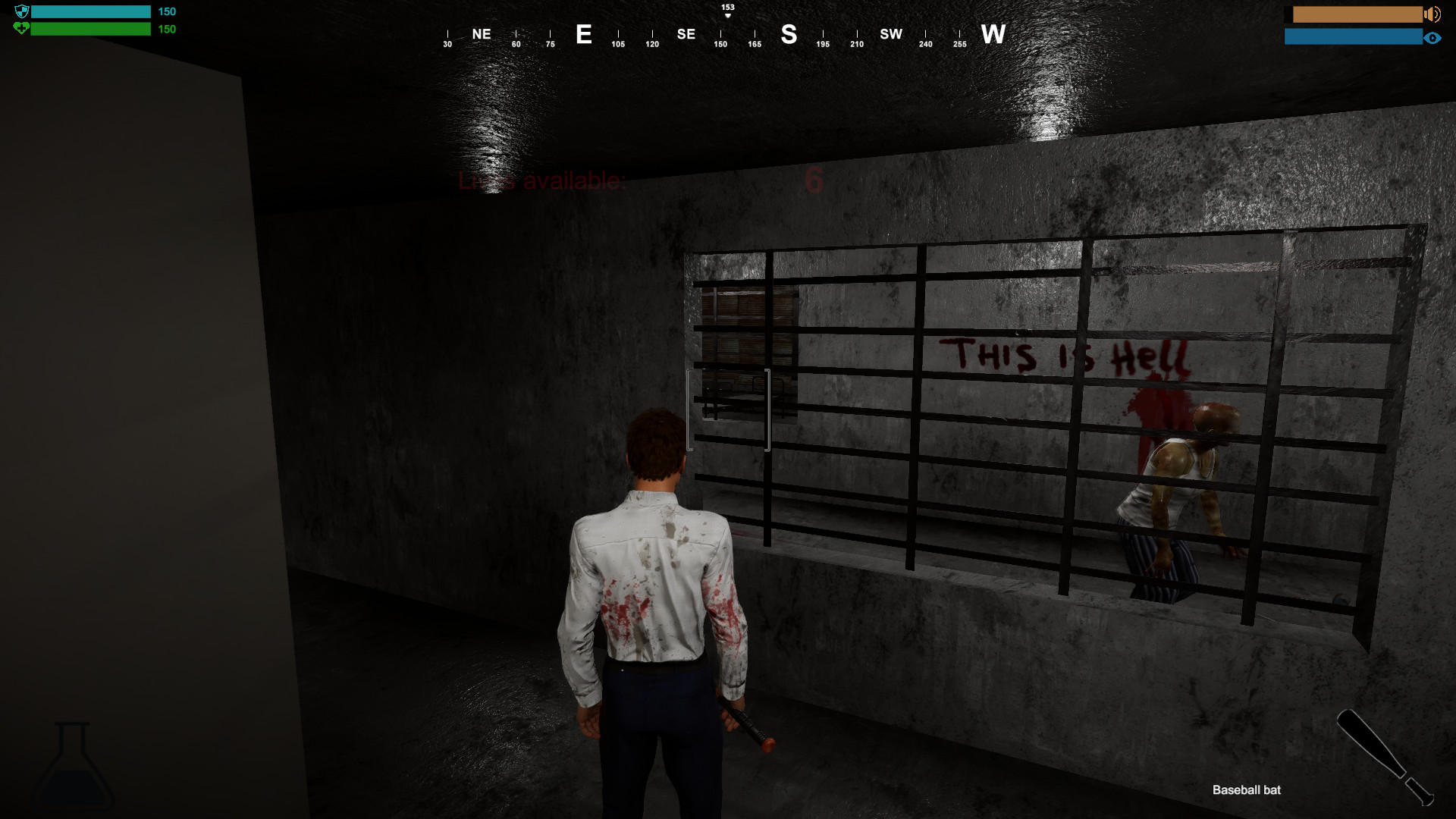Click the red number 6 lives counter
The height and width of the screenshot is (819, 1456).
point(813,180)
